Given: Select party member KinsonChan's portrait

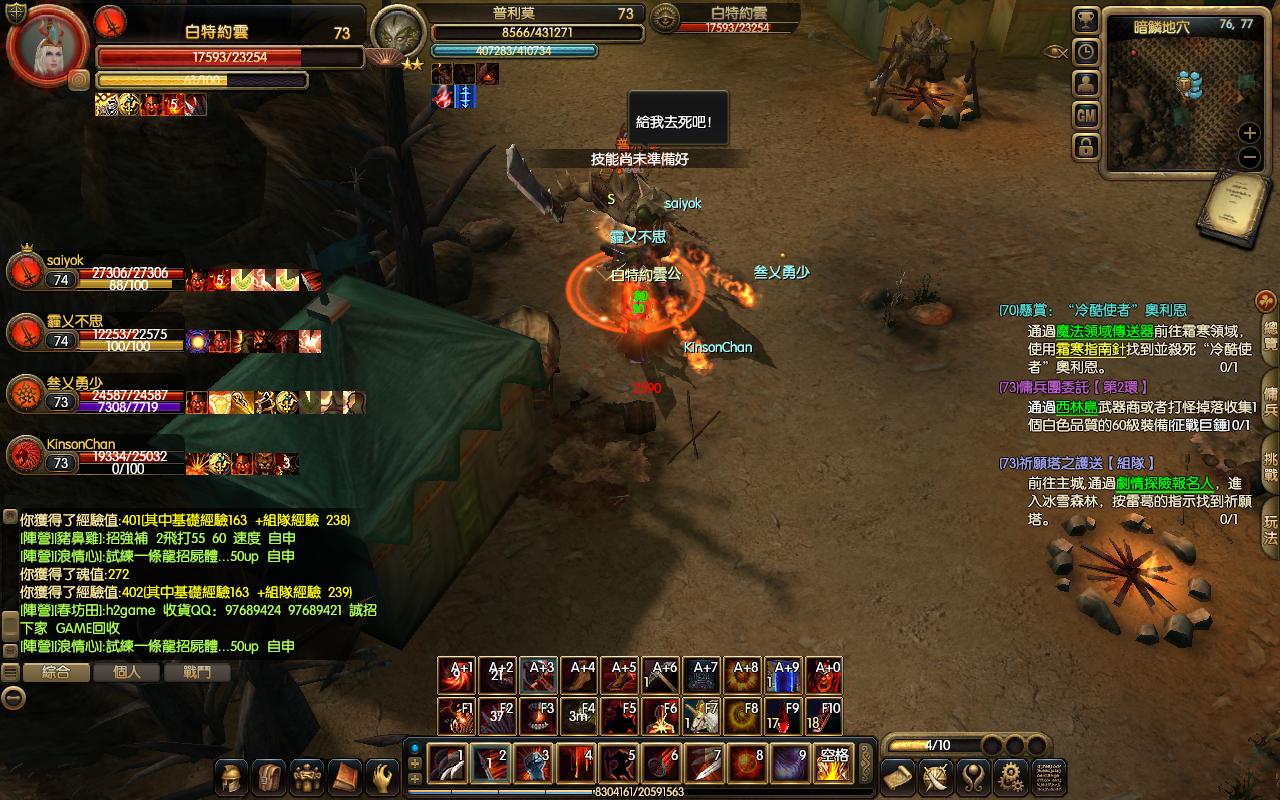Looking at the screenshot, I should (x=24, y=455).
